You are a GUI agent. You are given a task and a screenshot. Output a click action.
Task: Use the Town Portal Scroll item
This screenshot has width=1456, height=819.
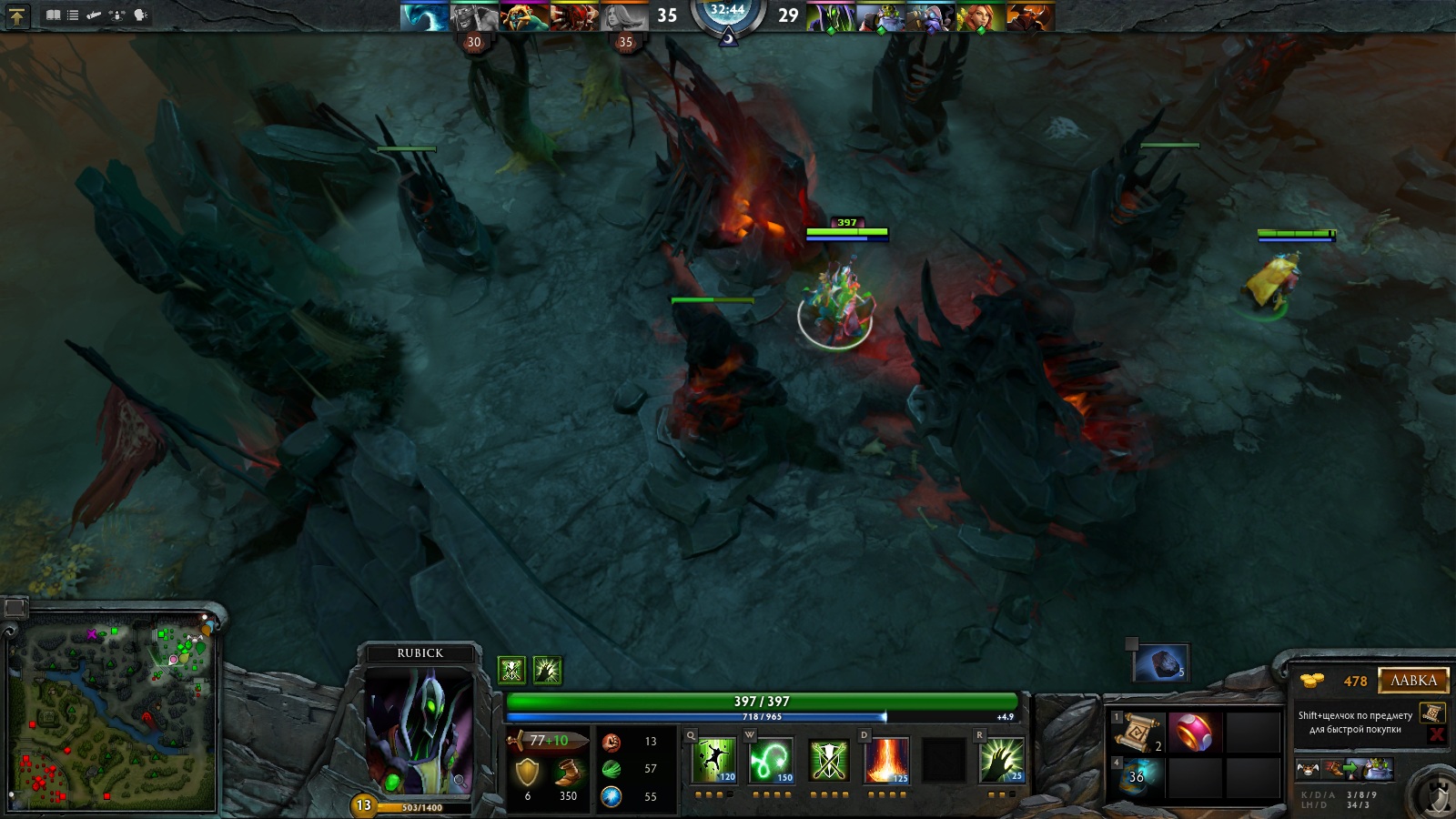1137,733
